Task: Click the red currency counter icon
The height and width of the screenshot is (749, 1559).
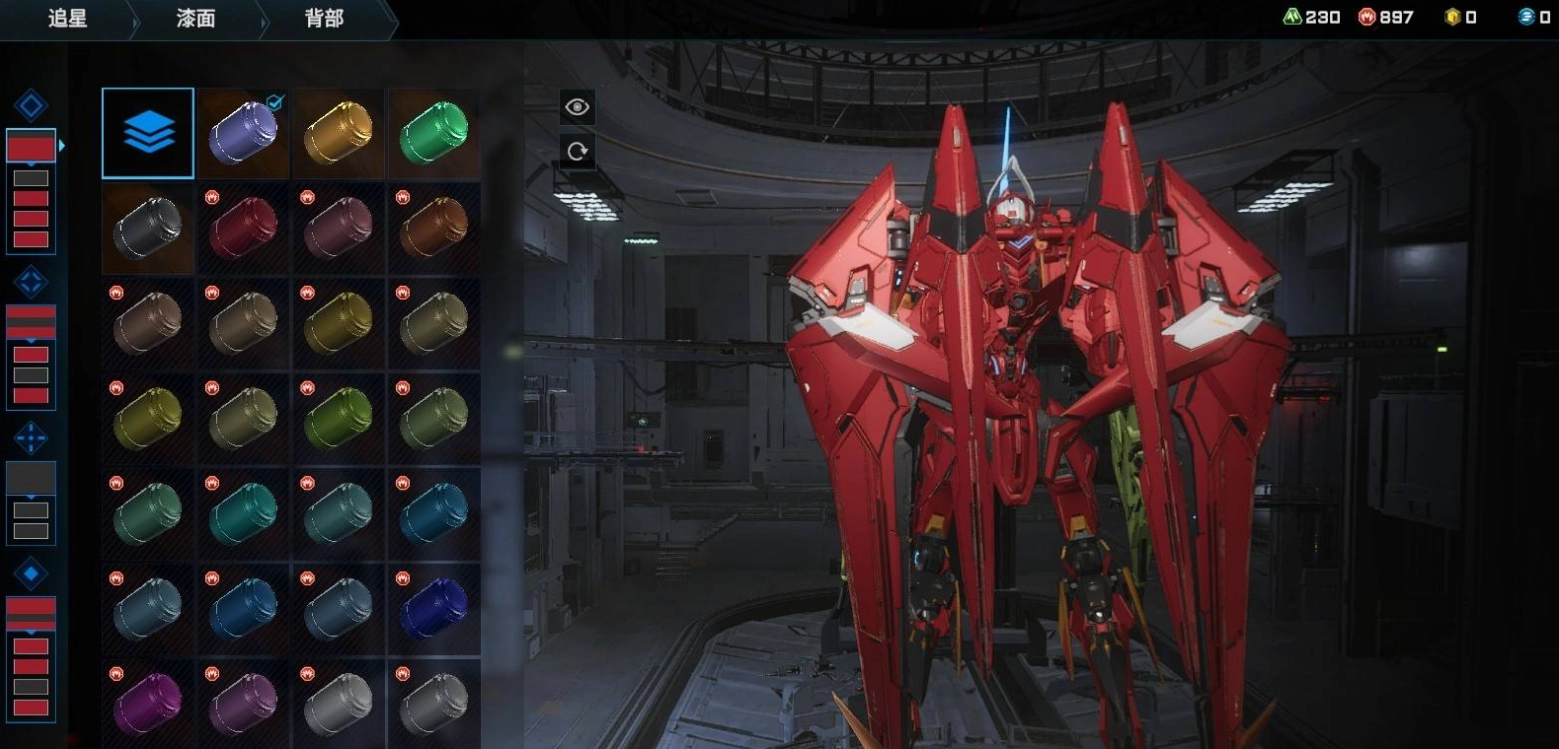Action: 1367,17
